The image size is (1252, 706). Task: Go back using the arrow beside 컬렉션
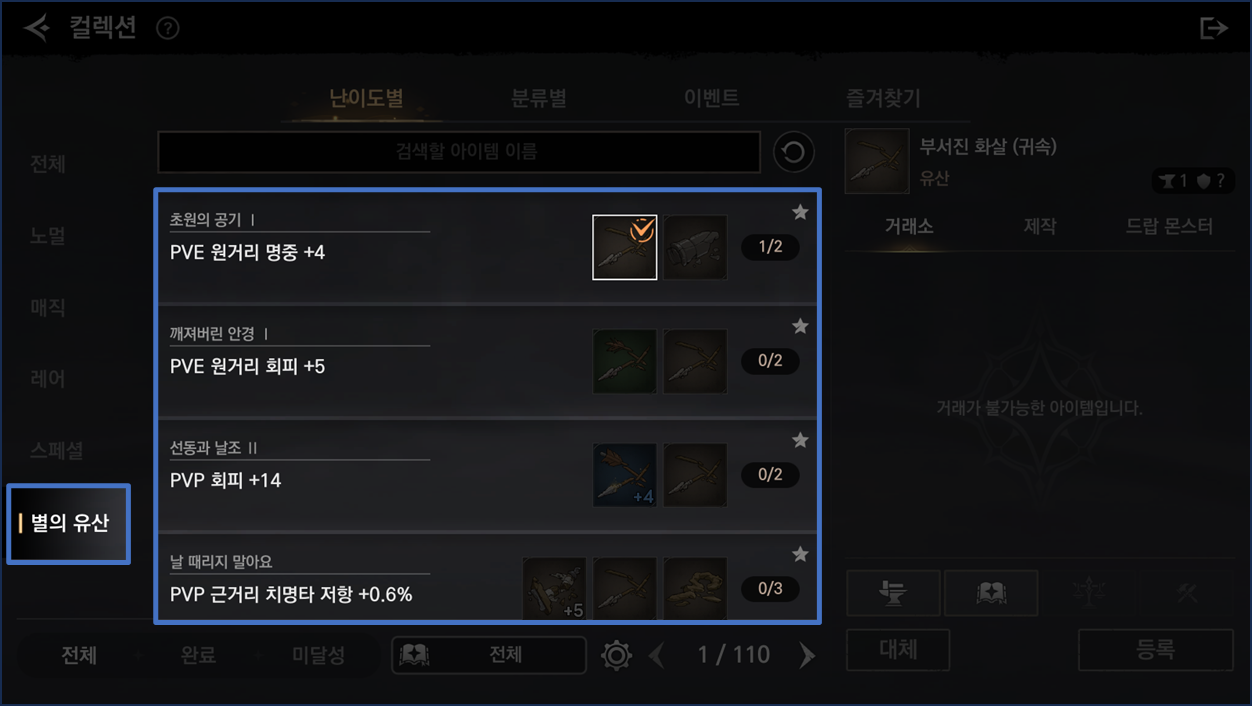(37, 28)
